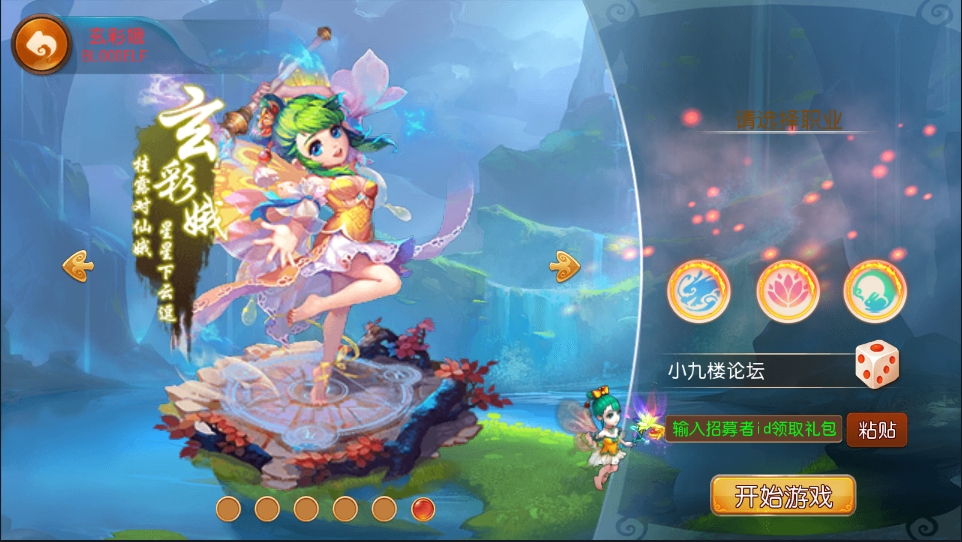The height and width of the screenshot is (542, 962).
Task: Roll the dice for a random name
Action: [877, 366]
